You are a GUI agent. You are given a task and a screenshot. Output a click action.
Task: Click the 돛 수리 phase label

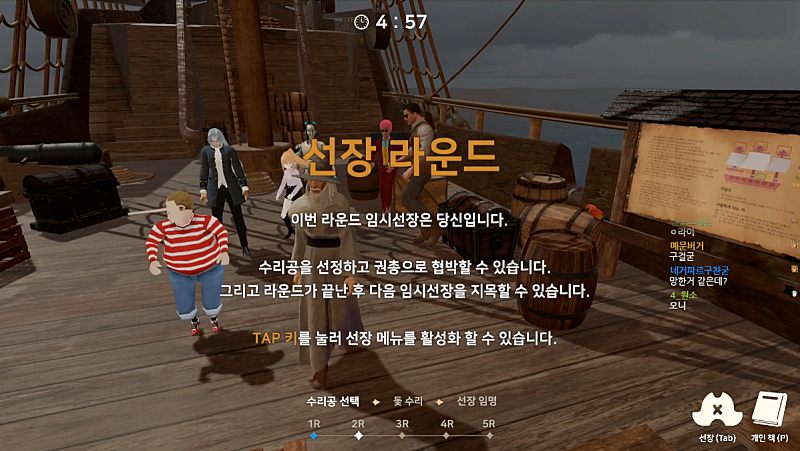408,401
